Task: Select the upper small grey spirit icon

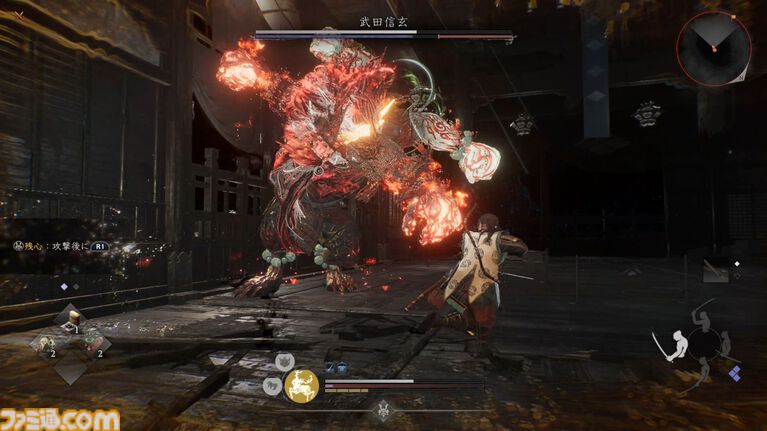Action: [x=284, y=361]
